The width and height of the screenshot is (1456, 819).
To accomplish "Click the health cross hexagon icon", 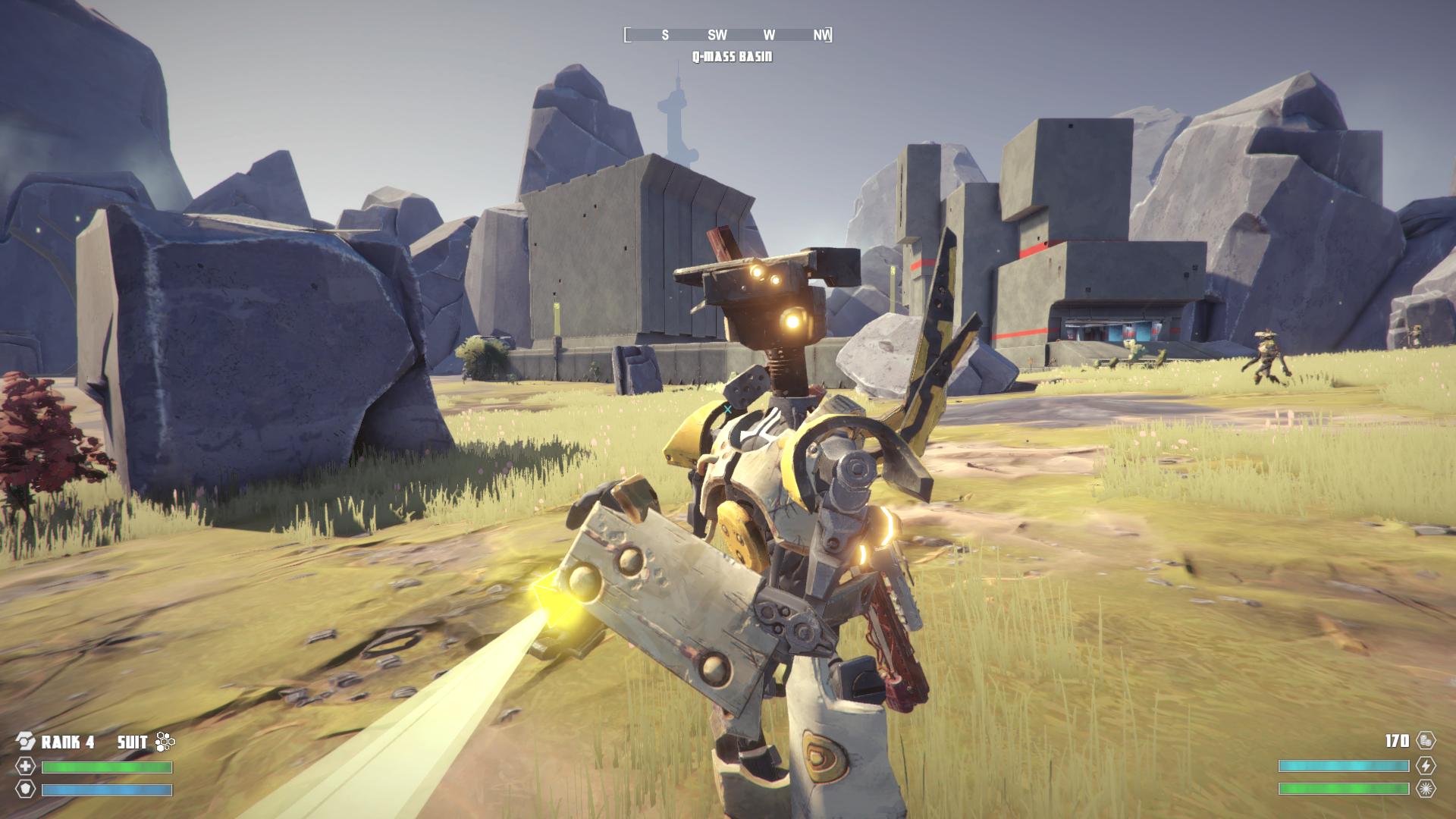I will (x=26, y=767).
